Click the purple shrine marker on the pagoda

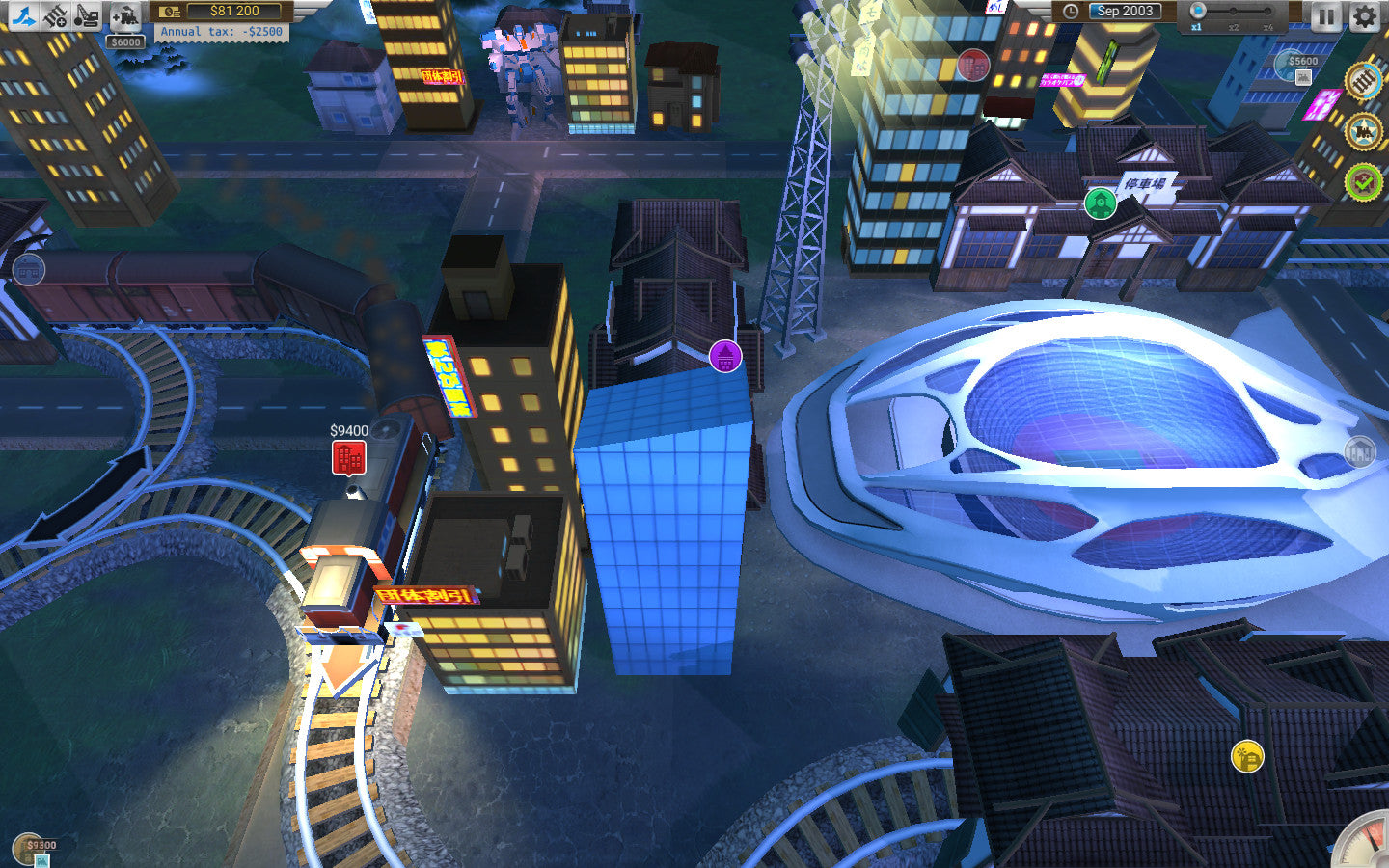point(726,355)
